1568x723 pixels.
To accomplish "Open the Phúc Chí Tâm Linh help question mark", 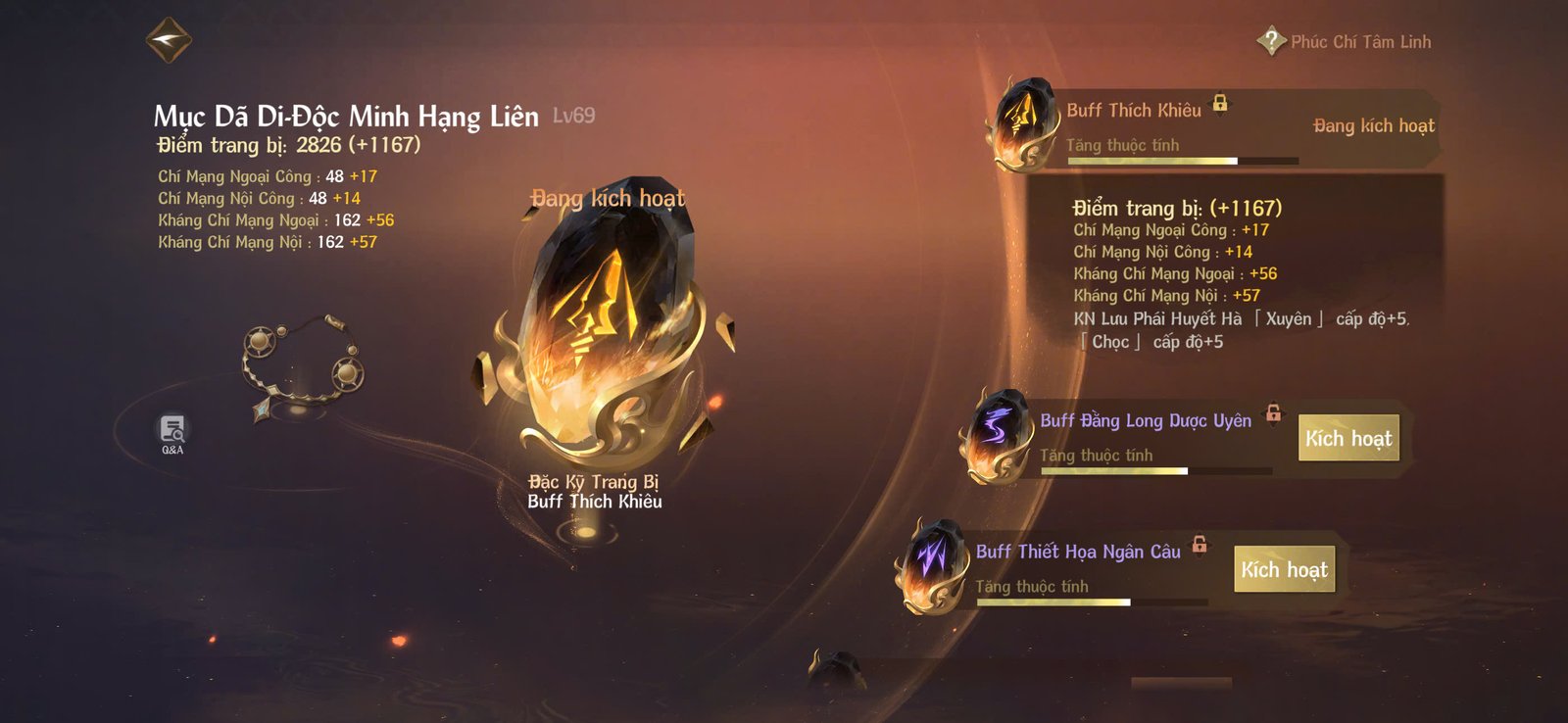I will click(x=1269, y=41).
